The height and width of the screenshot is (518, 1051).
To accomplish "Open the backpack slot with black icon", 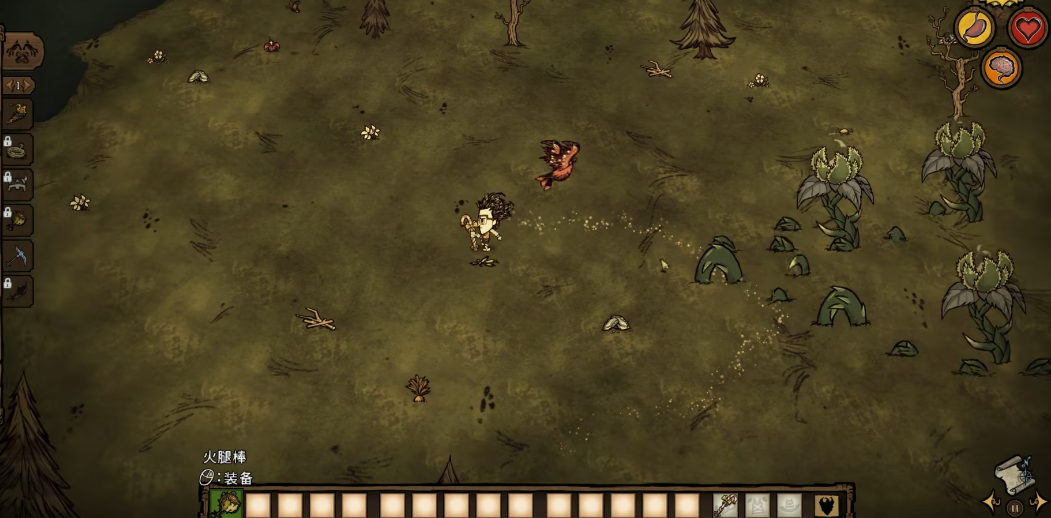I will click(x=826, y=505).
